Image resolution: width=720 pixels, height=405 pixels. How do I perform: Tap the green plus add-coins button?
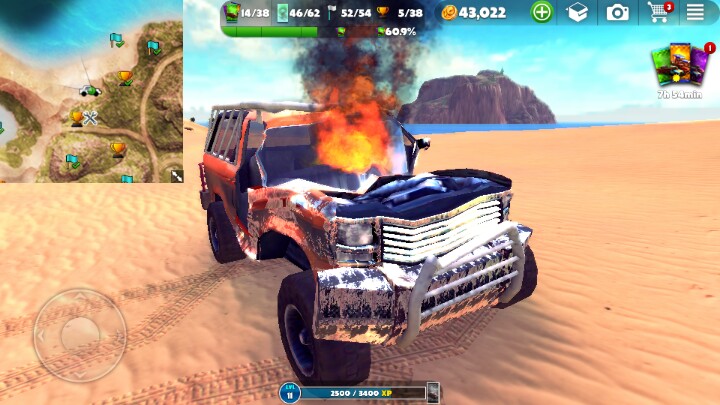(x=541, y=12)
